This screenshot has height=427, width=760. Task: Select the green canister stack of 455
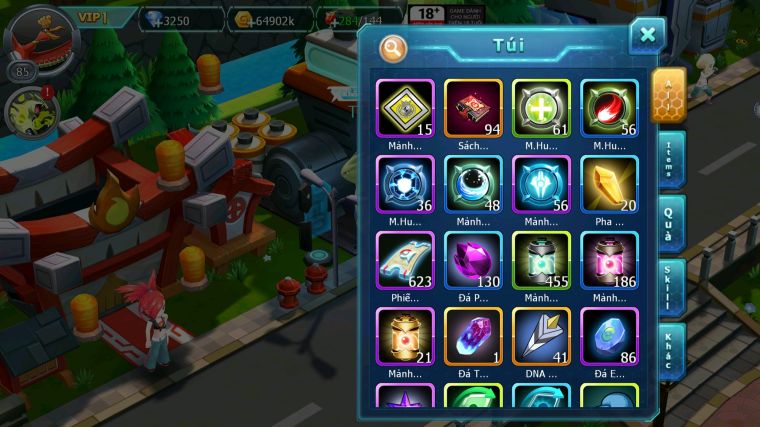541,260
